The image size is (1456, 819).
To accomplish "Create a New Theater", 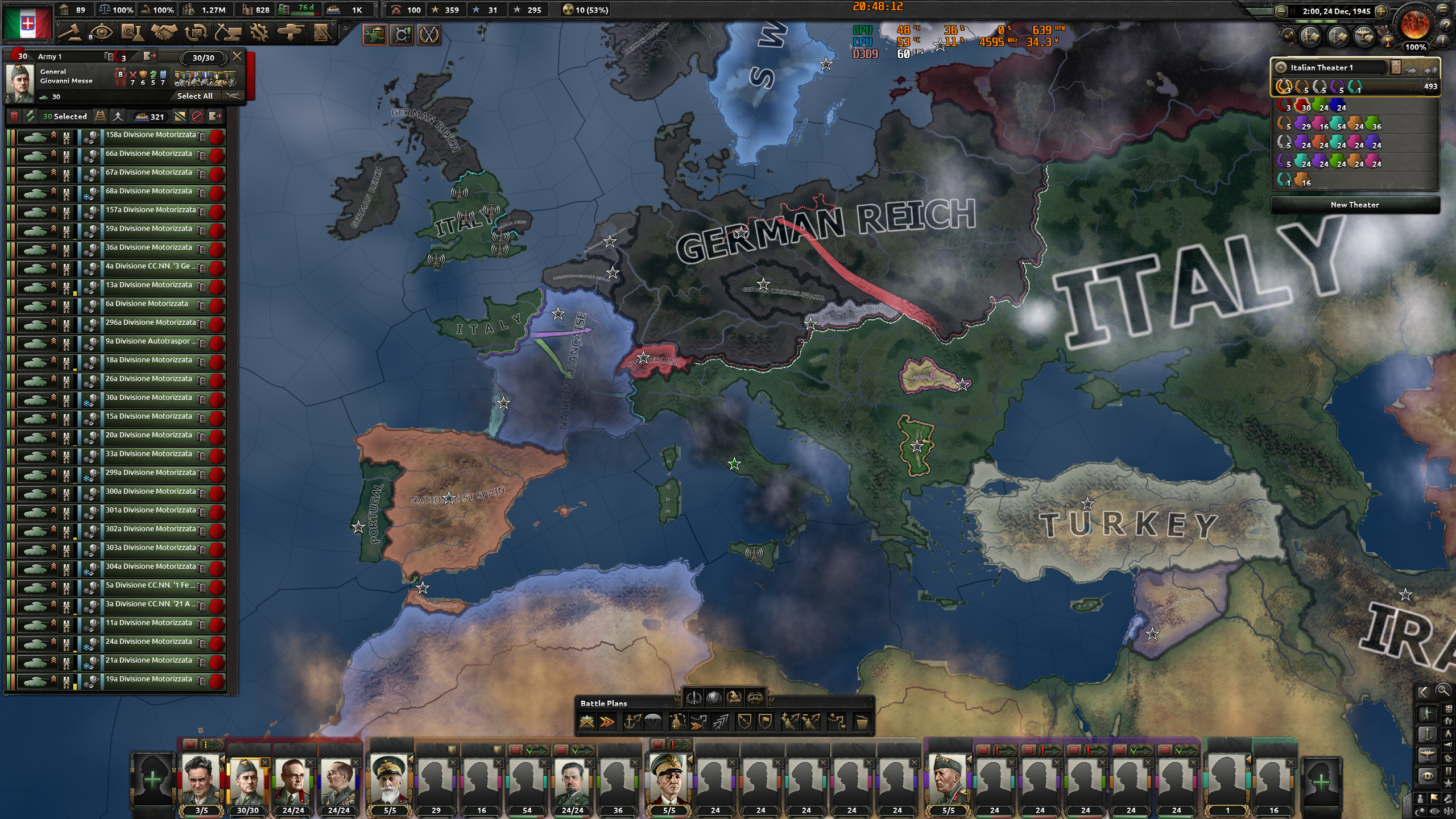I will pos(1356,205).
